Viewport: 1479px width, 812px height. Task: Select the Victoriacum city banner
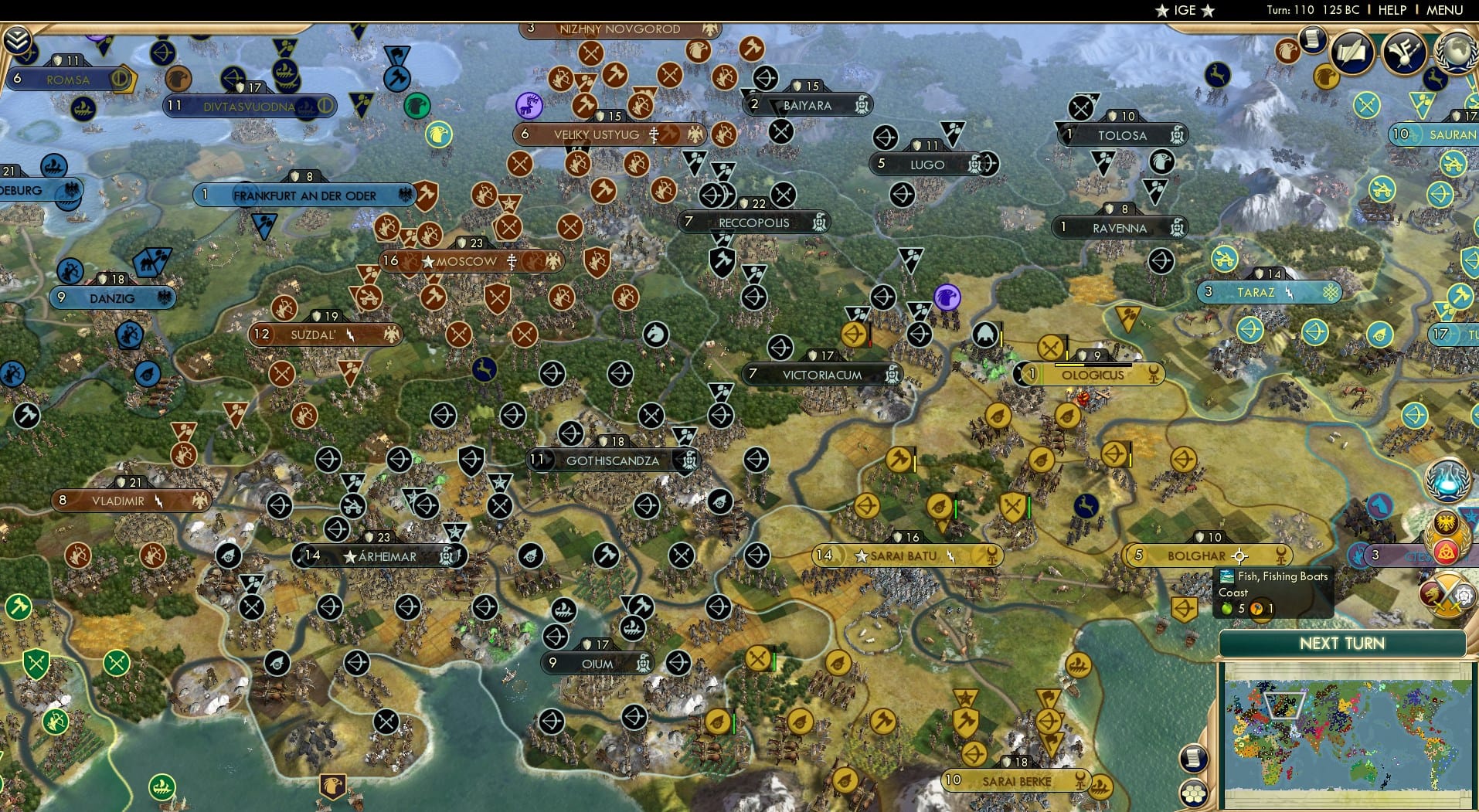pos(822,374)
